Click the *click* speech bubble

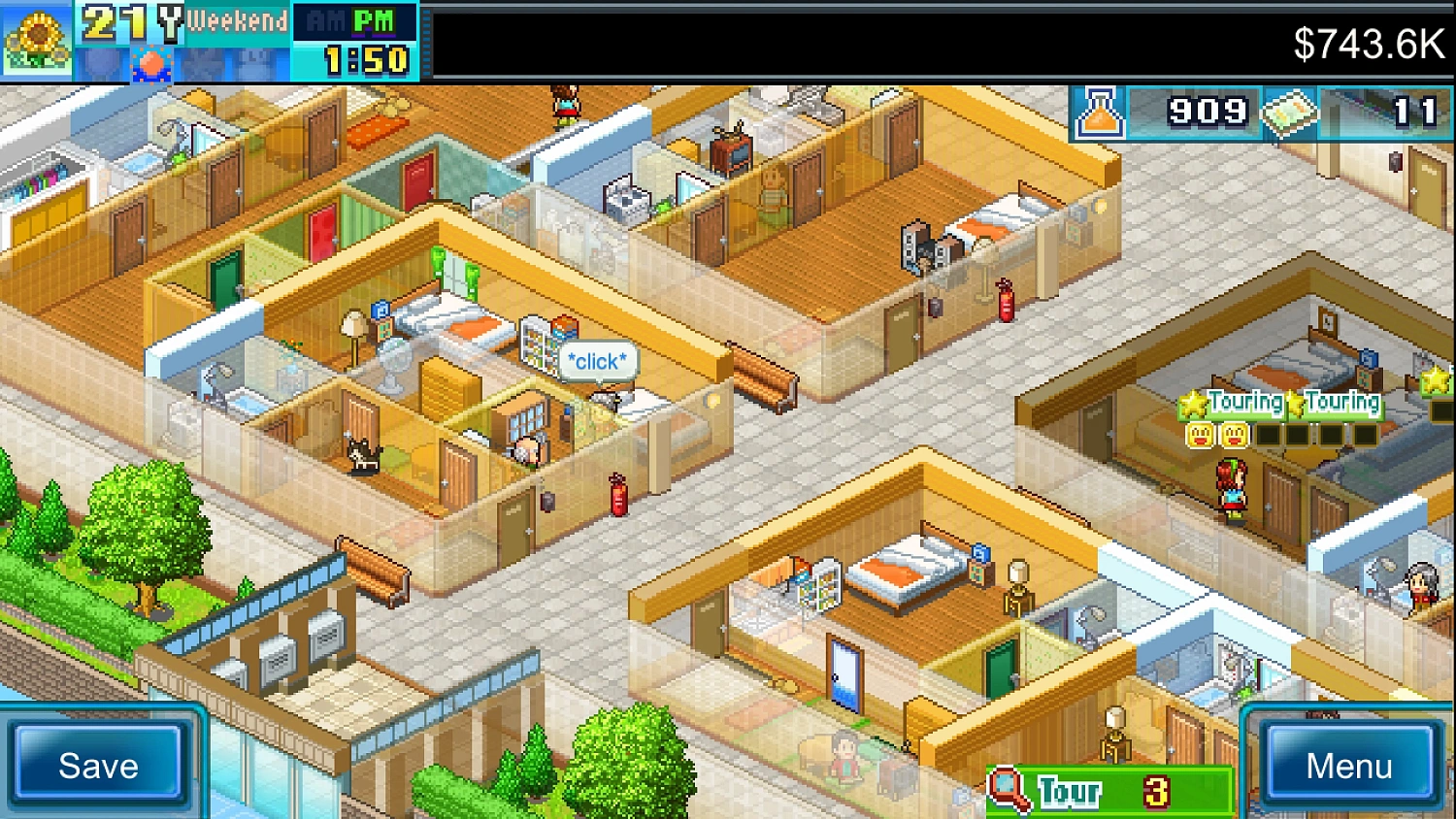[595, 361]
